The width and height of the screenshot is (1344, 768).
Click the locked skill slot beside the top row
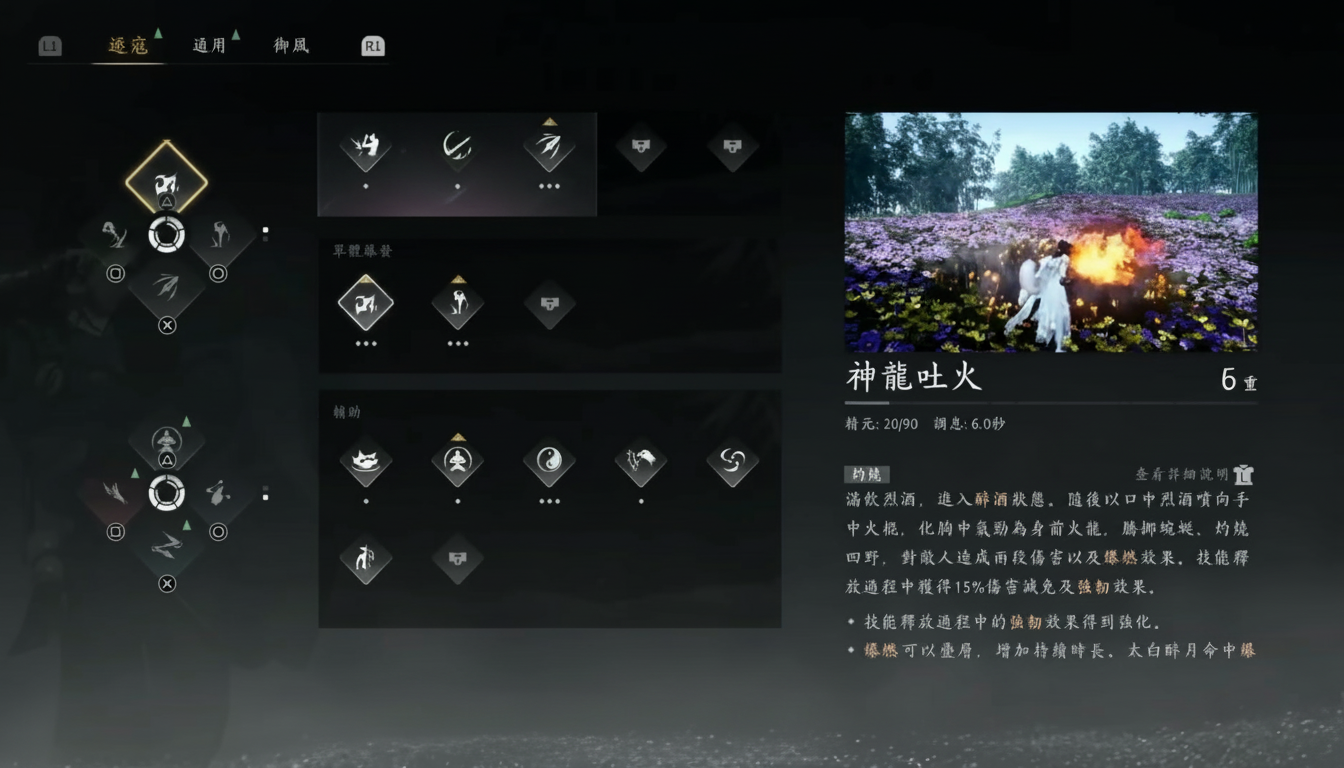641,148
